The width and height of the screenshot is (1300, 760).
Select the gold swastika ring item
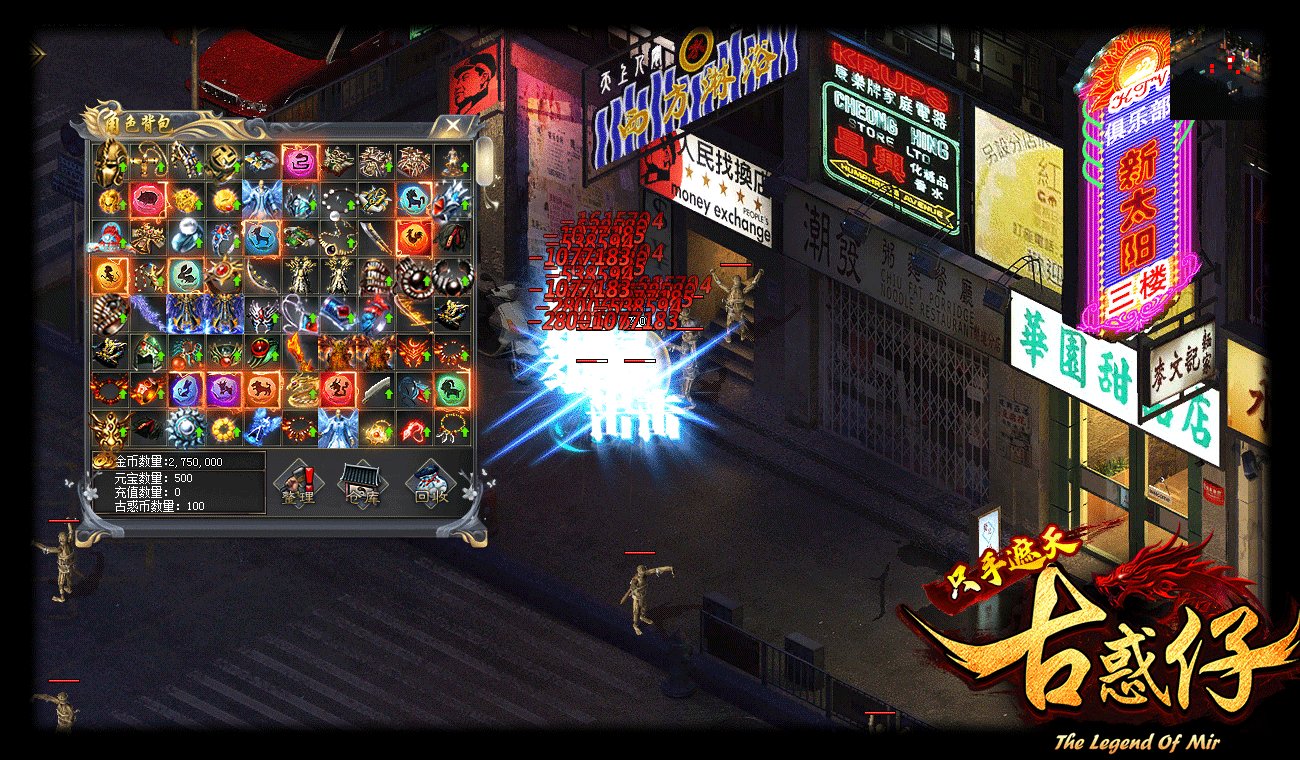222,161
